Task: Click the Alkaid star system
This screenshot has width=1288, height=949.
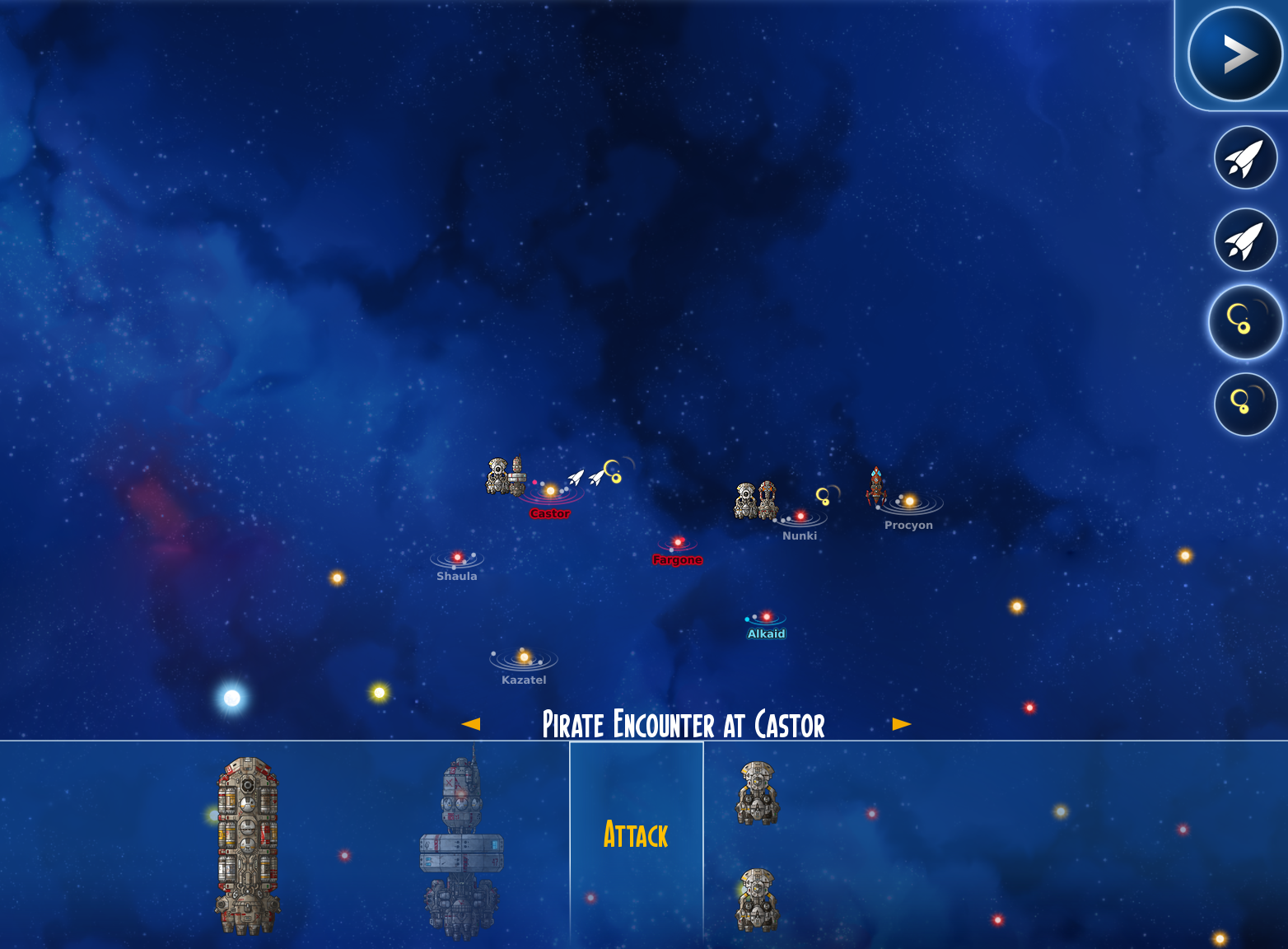Action: [766, 617]
